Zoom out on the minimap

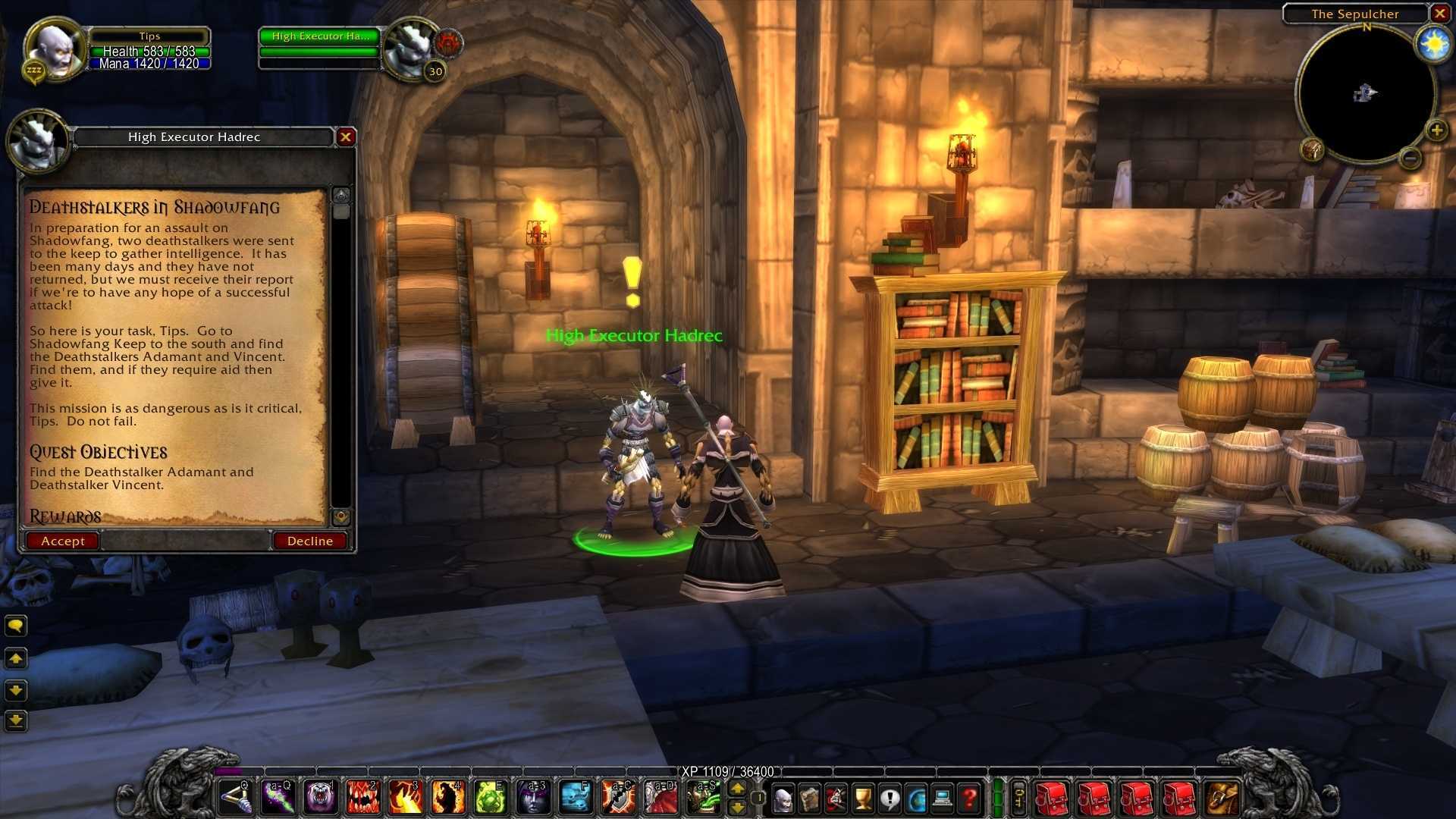[x=1410, y=158]
